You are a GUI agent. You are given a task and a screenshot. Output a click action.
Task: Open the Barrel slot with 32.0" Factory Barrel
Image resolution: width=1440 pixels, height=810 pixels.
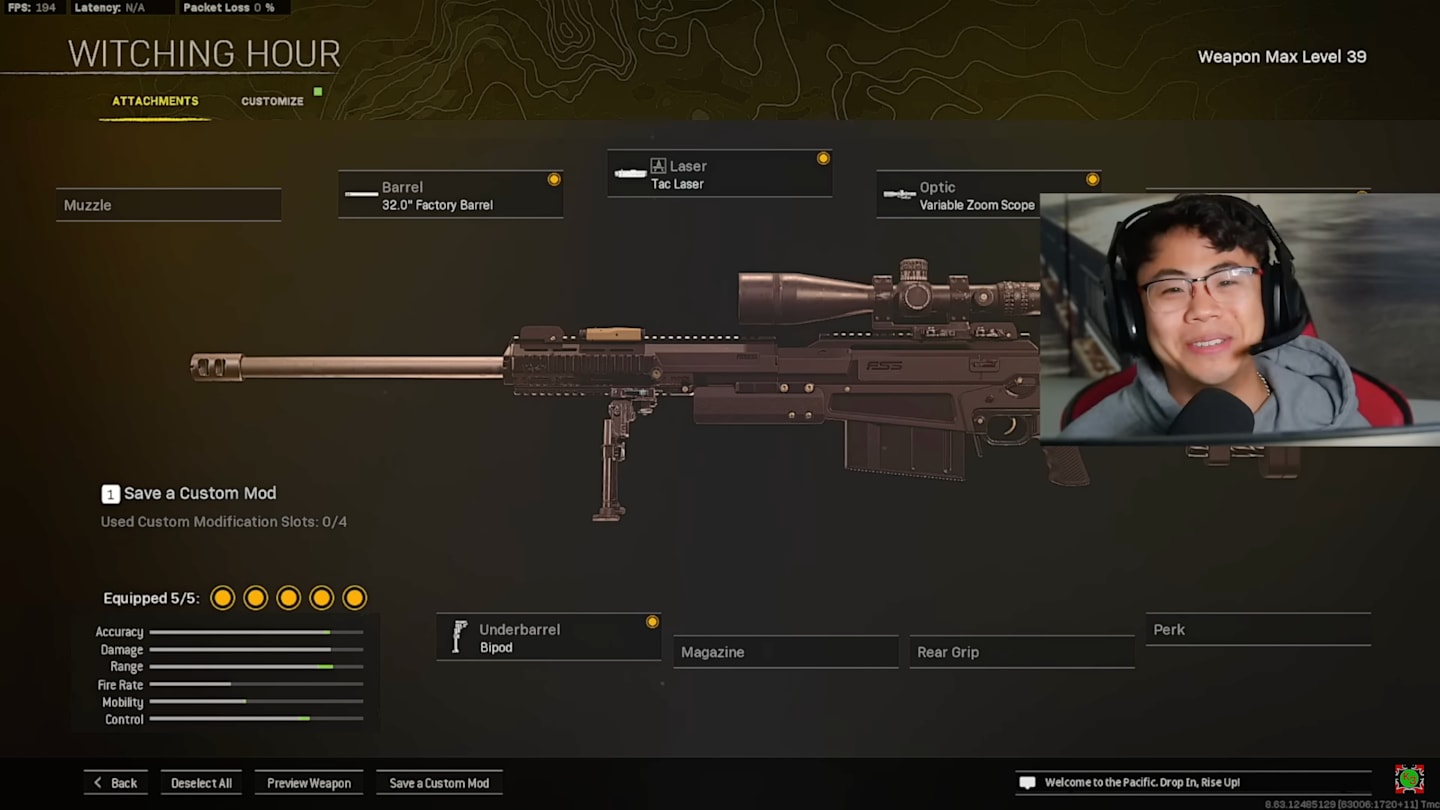450,195
